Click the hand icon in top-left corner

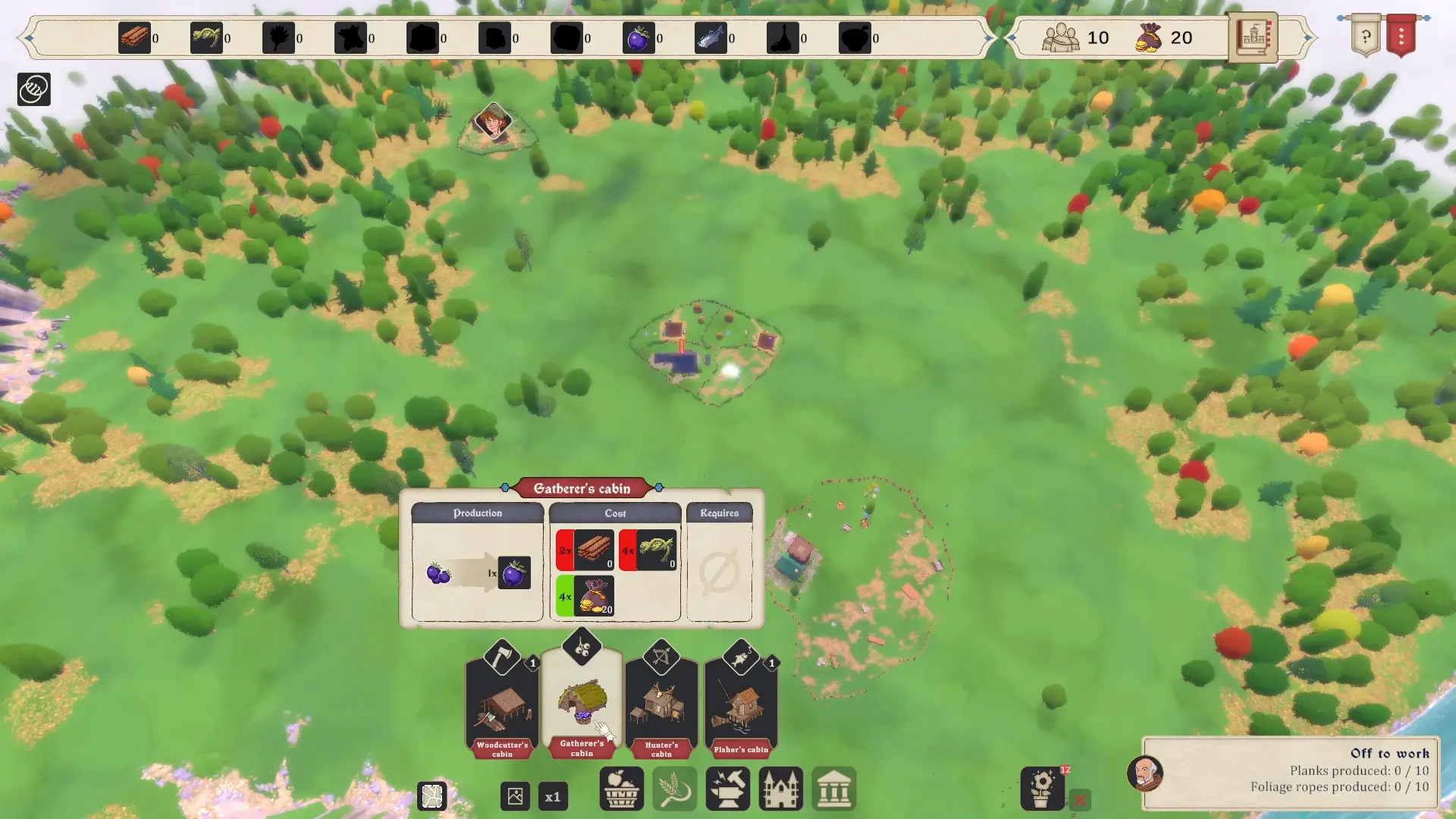(x=34, y=89)
